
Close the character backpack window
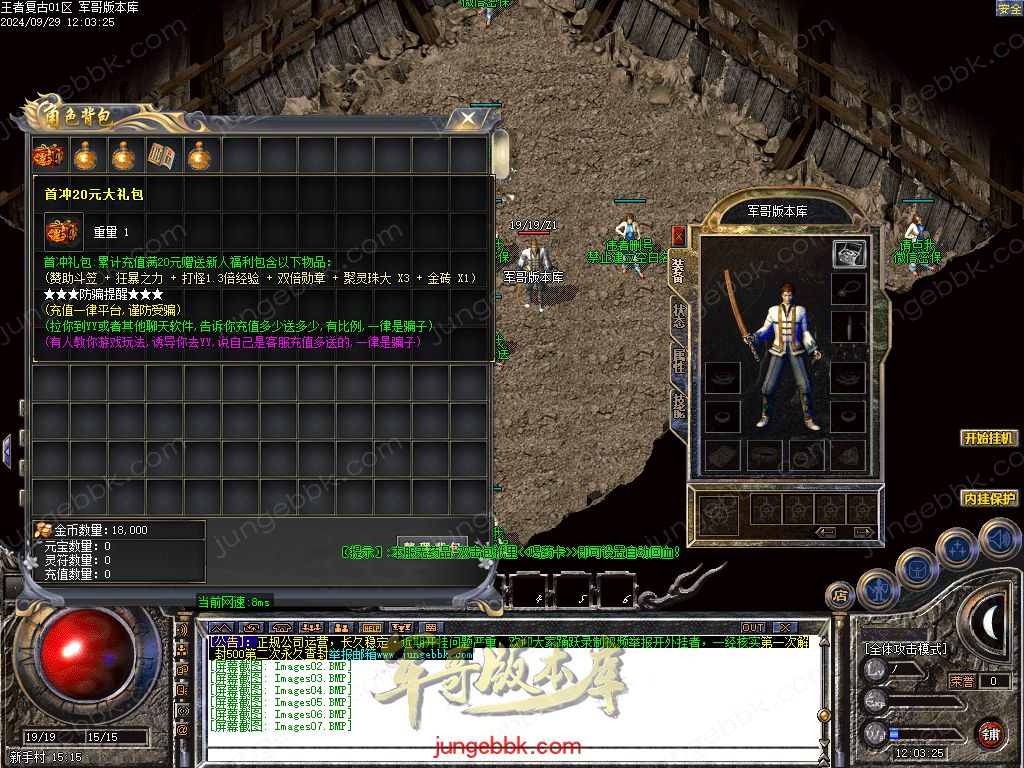[467, 119]
